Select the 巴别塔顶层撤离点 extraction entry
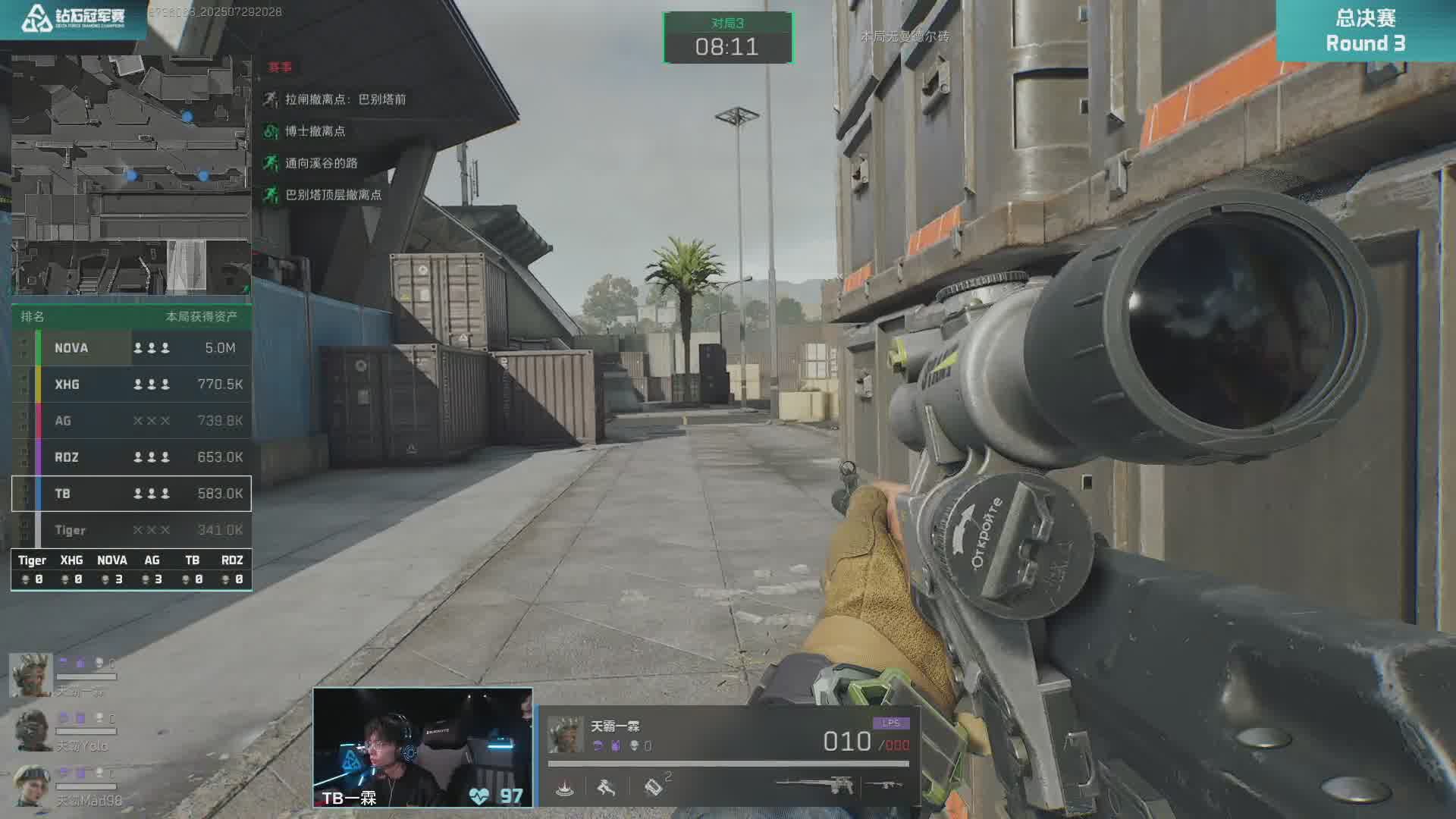Screen dimensions: 1456x819 tap(333, 195)
